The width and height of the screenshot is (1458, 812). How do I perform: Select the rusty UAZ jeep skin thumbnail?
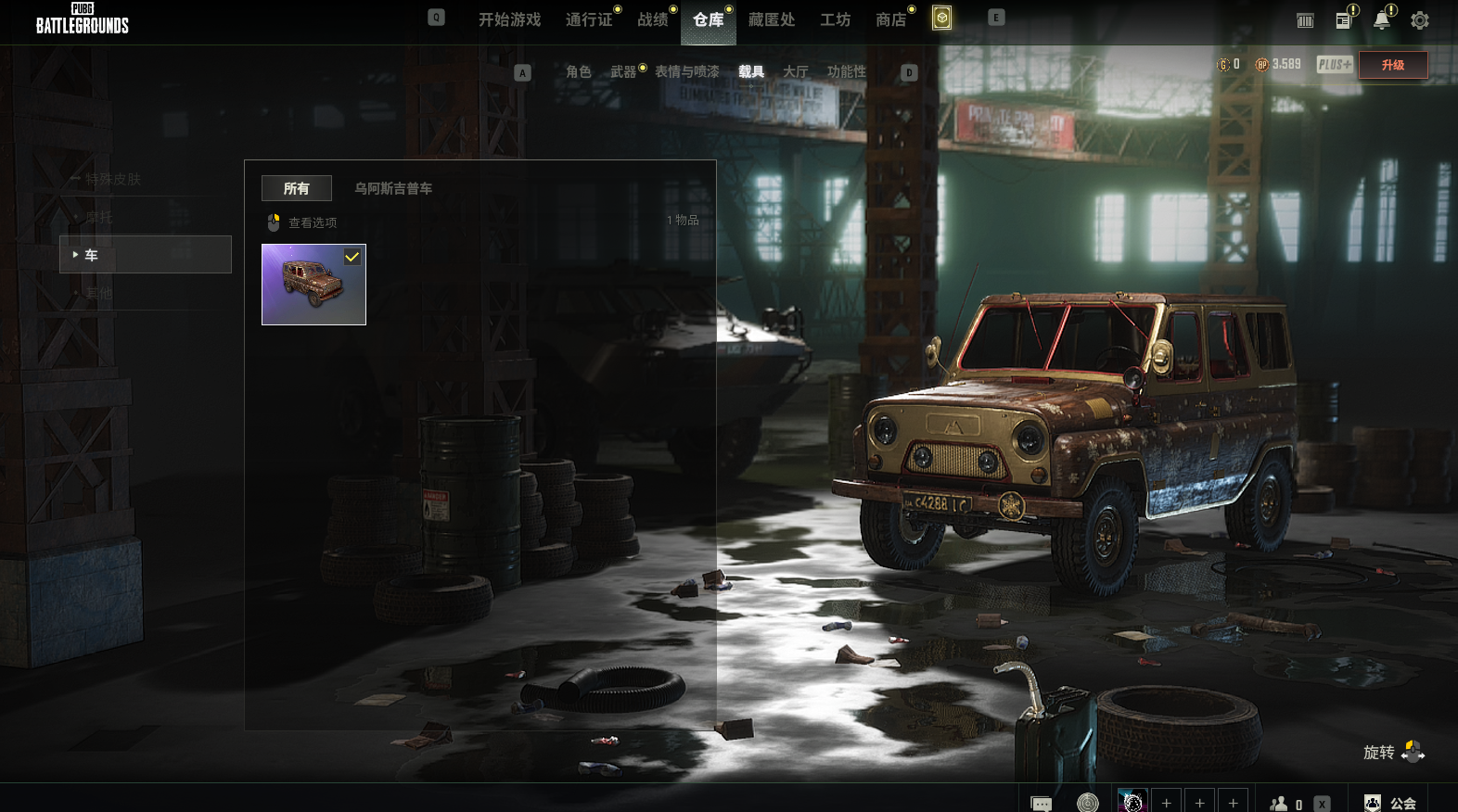pos(313,285)
